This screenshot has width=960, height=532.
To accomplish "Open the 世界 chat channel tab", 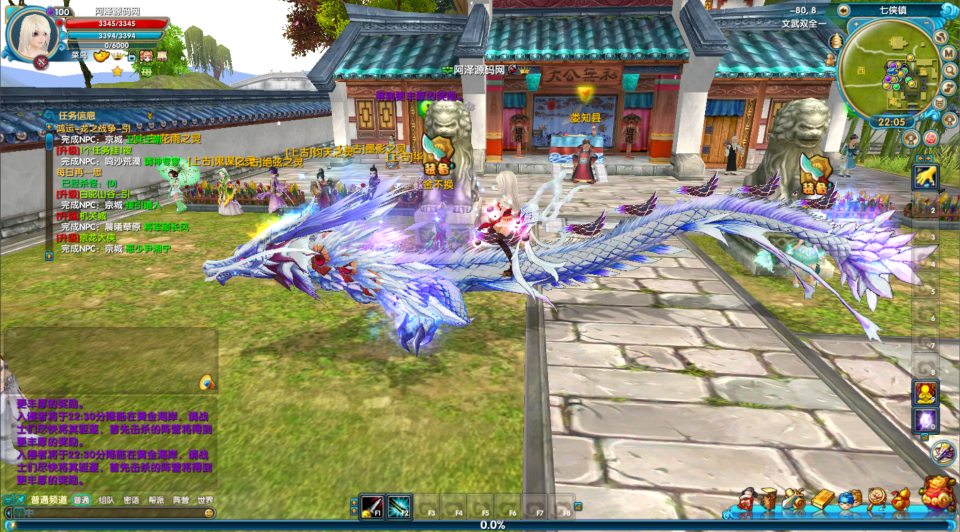I will pos(205,500).
